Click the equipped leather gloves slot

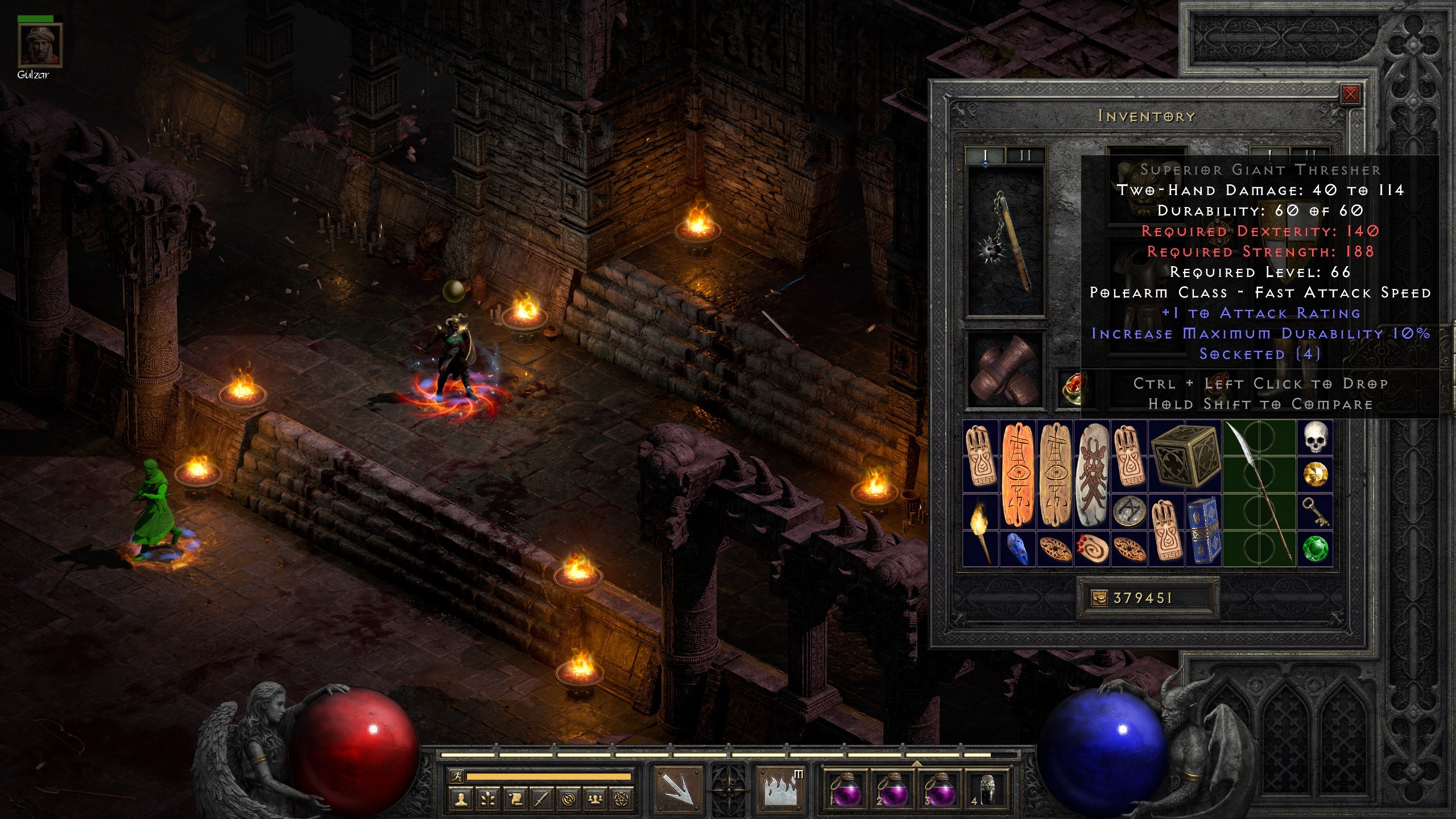1006,370
